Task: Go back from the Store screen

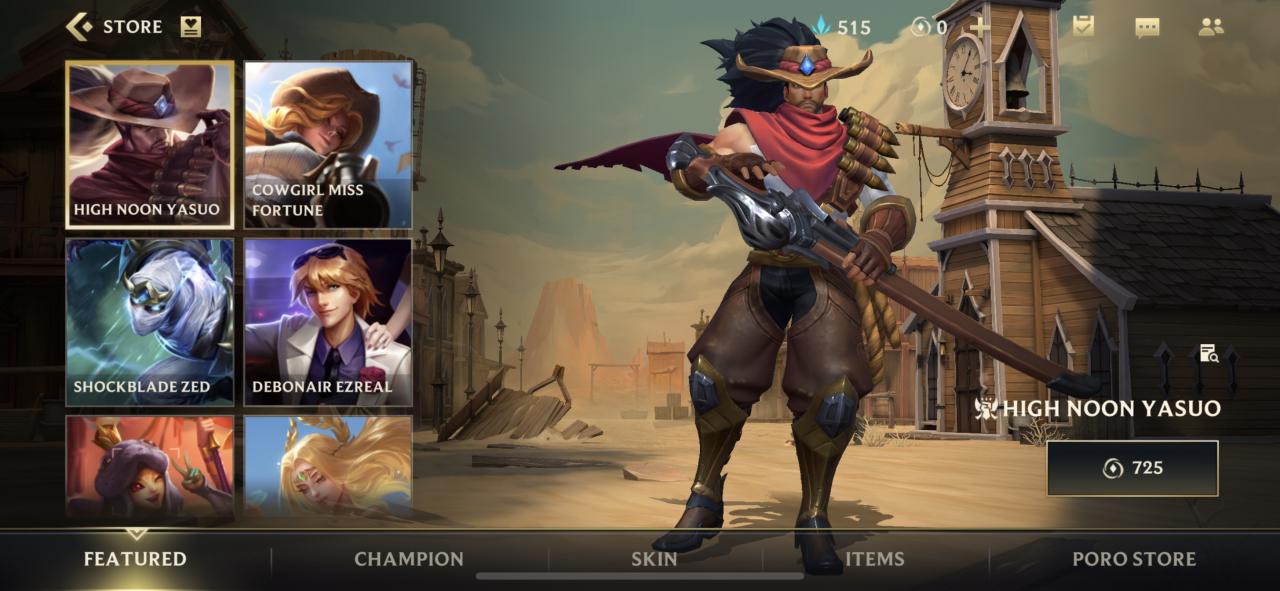Action: 80,27
